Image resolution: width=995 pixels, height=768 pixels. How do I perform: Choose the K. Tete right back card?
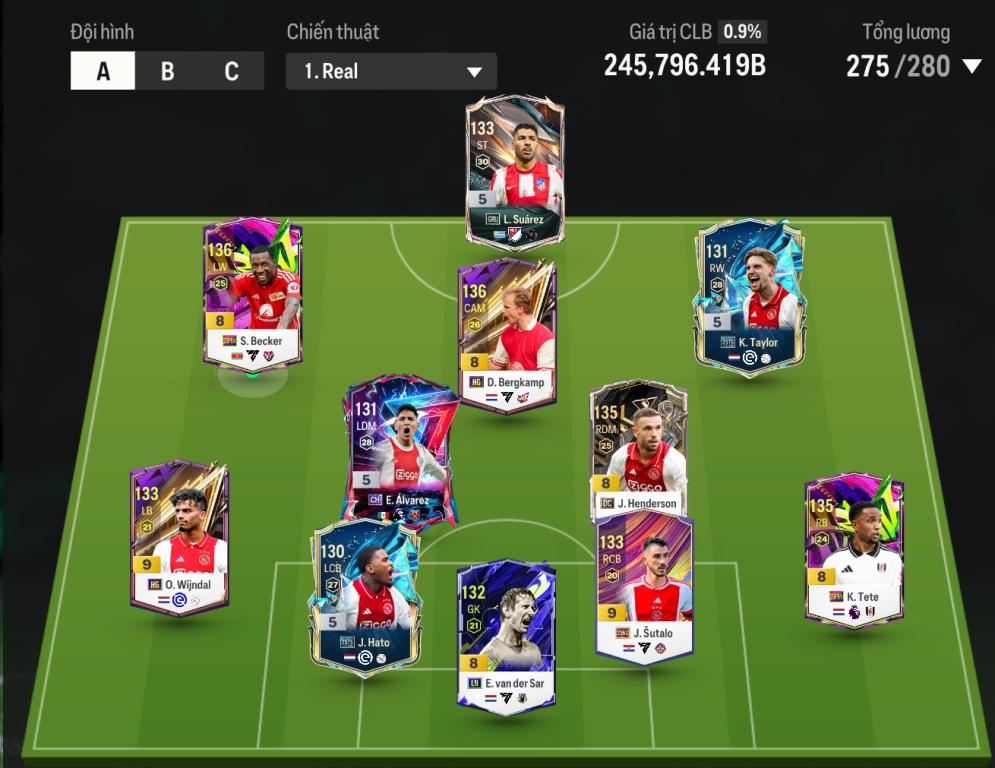tap(853, 551)
